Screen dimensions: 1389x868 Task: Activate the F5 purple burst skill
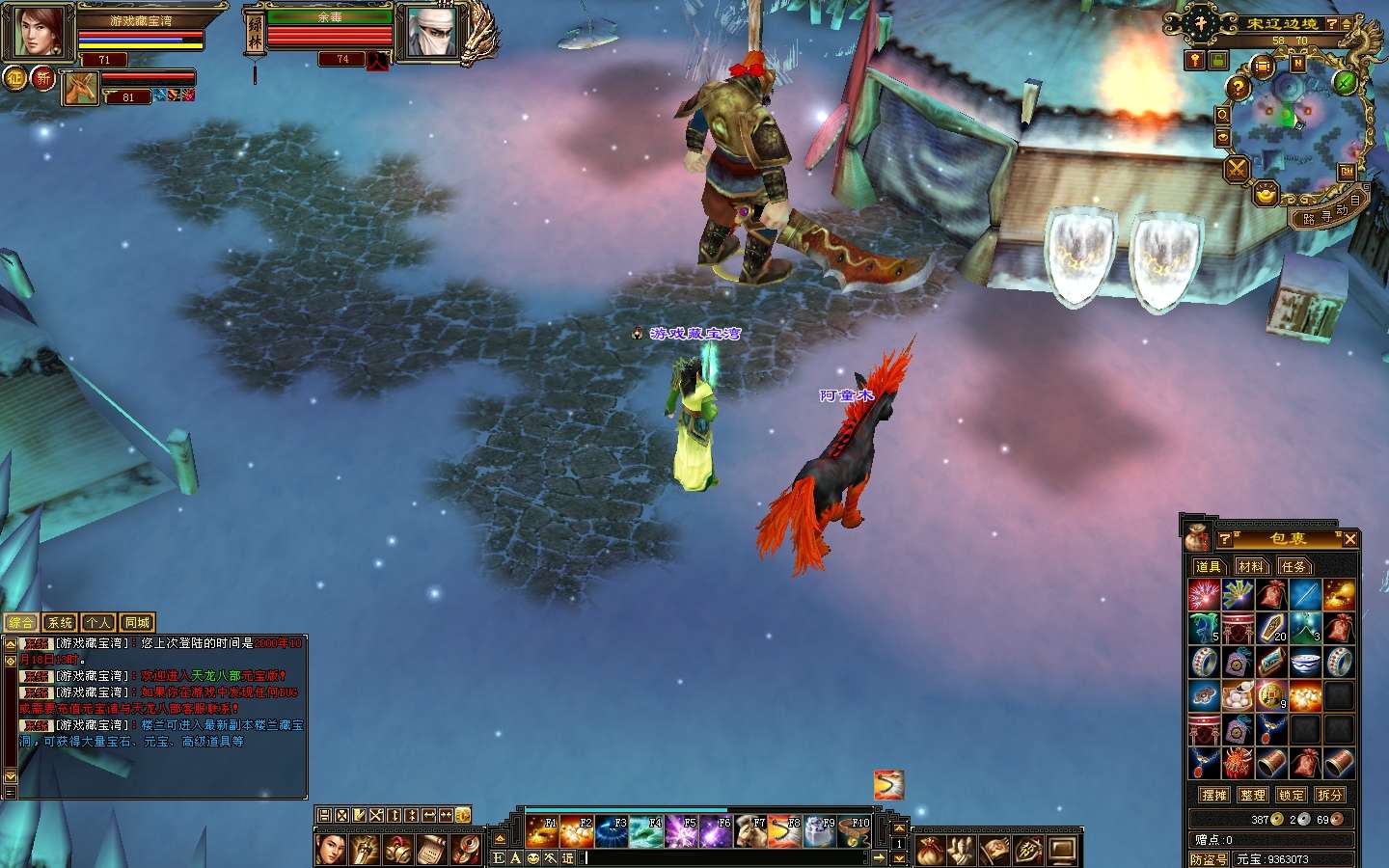681,830
